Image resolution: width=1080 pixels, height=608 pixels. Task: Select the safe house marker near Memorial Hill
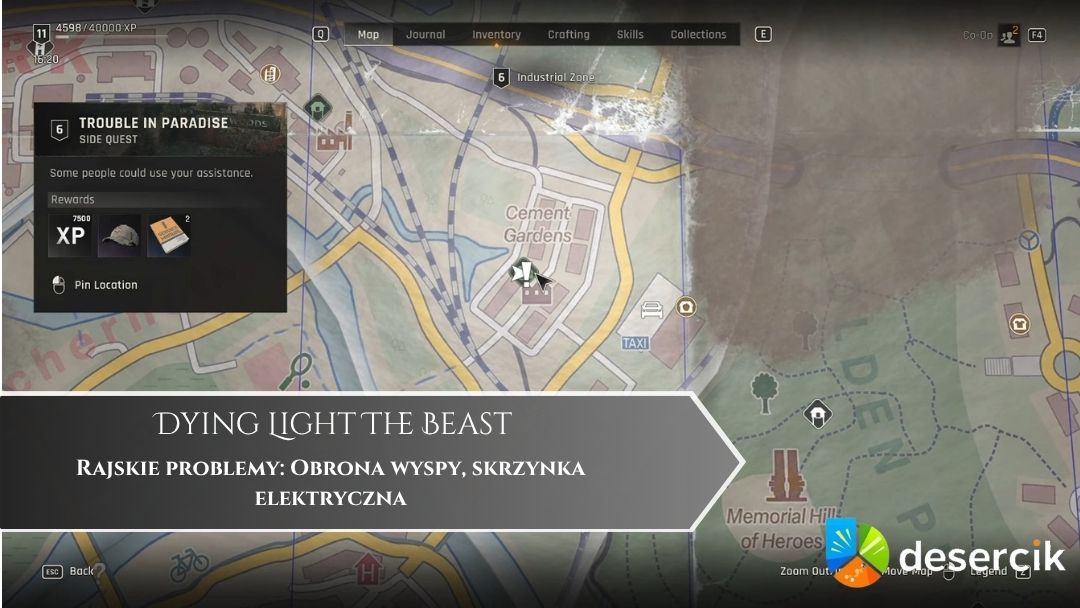[x=817, y=414]
